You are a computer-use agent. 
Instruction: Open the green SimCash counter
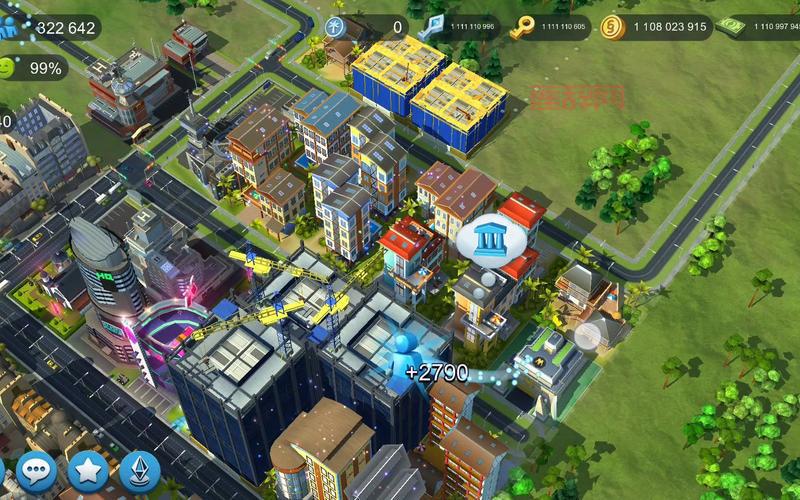(758, 27)
